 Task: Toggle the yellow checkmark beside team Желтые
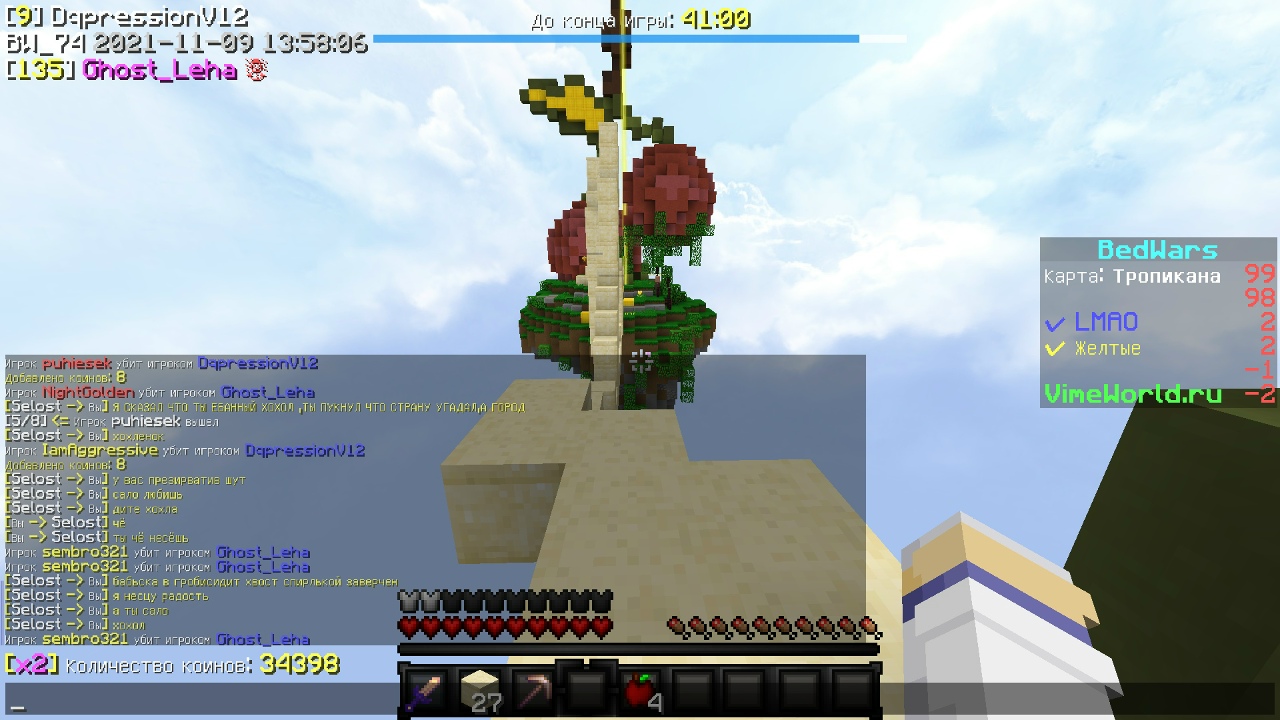1057,347
